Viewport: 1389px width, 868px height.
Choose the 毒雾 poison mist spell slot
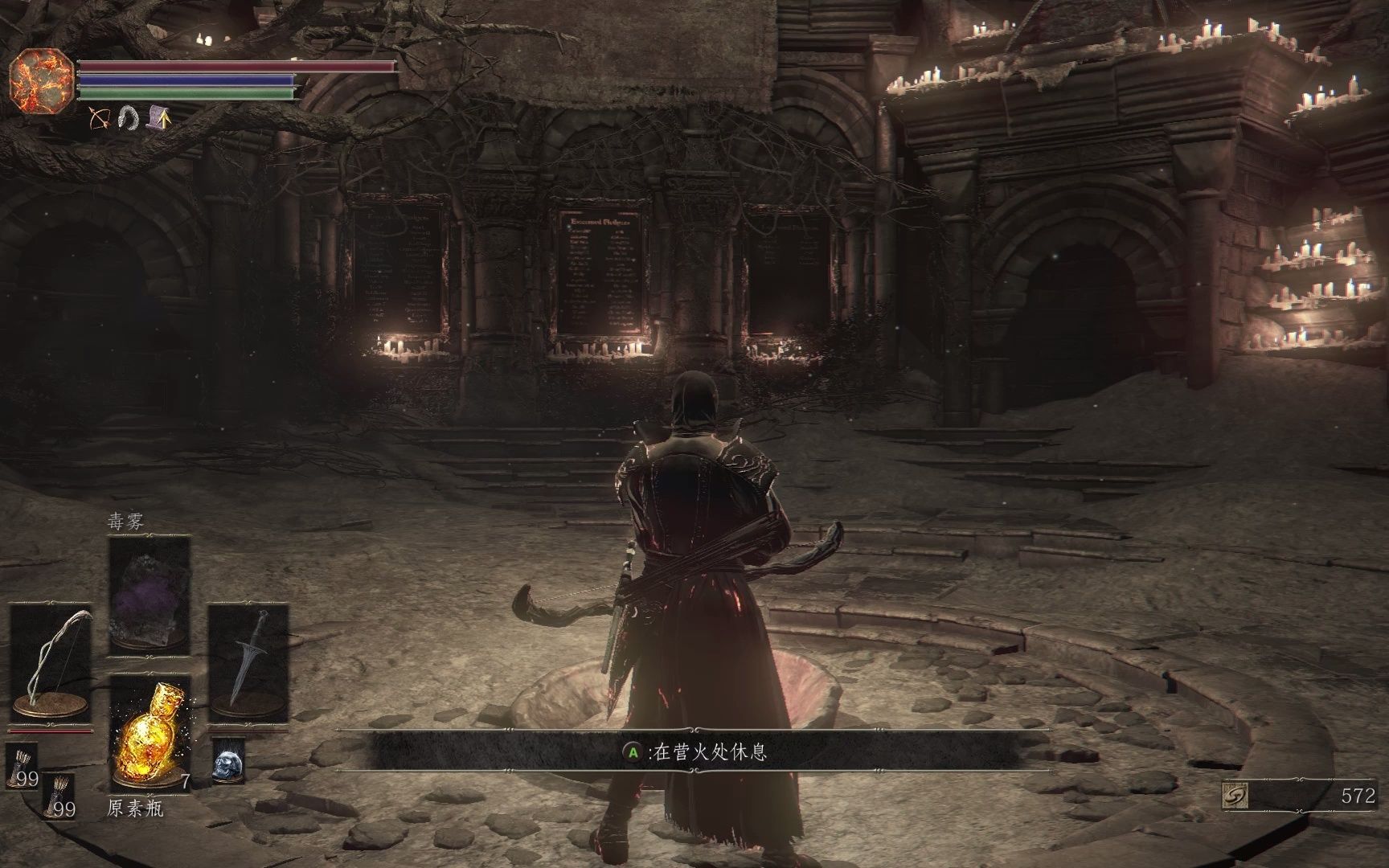pyautogui.click(x=150, y=596)
